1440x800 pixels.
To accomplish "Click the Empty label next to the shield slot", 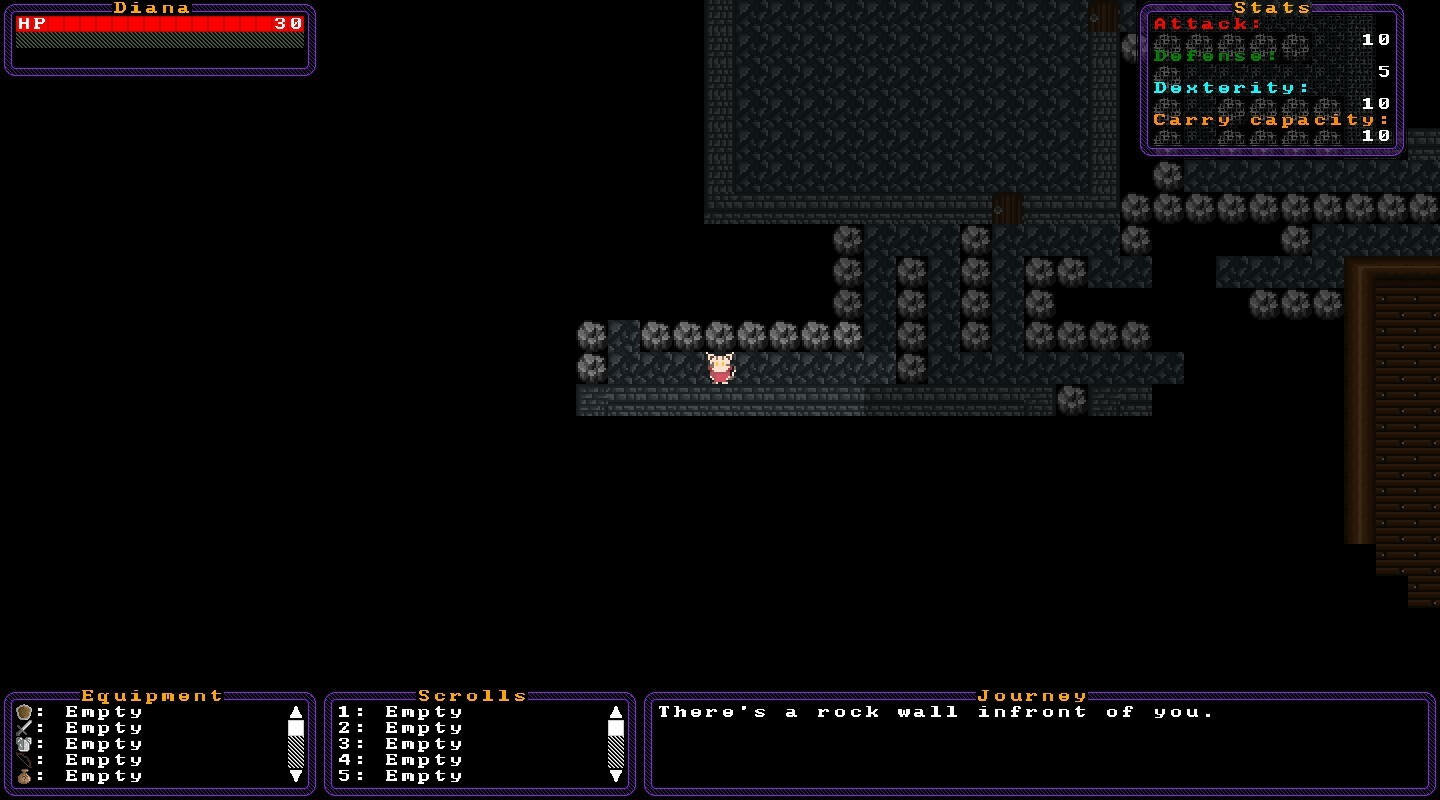I will coord(100,712).
